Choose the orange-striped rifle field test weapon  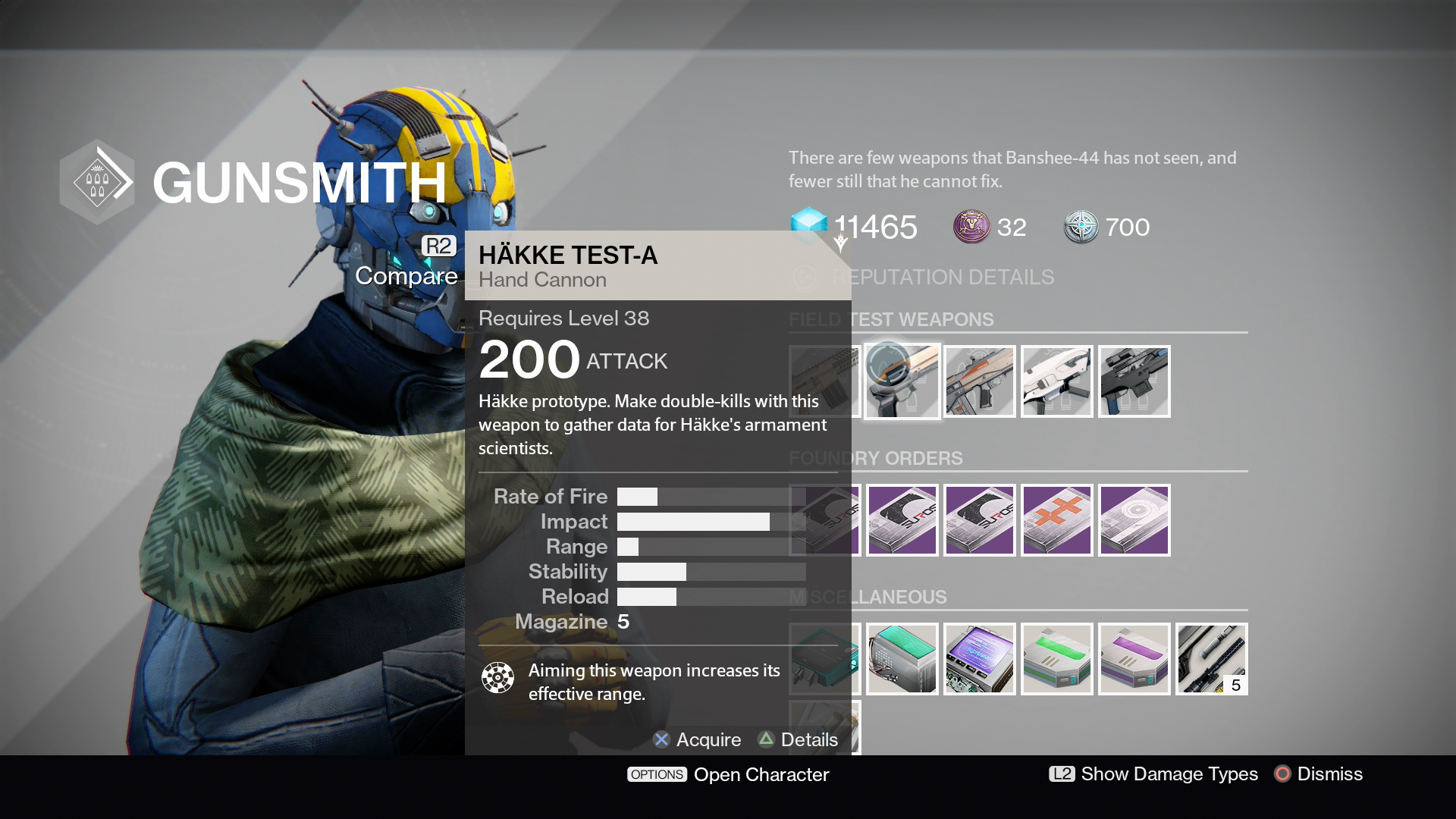[x=979, y=381]
